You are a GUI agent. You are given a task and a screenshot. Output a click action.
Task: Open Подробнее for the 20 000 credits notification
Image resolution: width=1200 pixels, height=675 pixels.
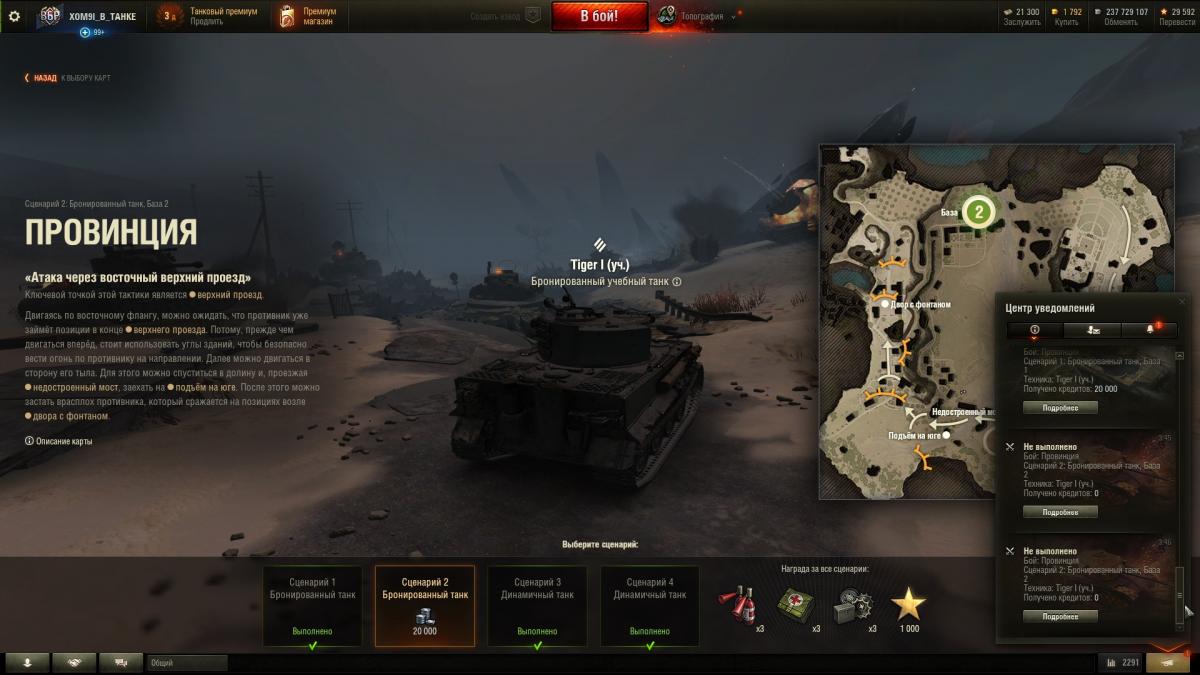[x=1060, y=408]
